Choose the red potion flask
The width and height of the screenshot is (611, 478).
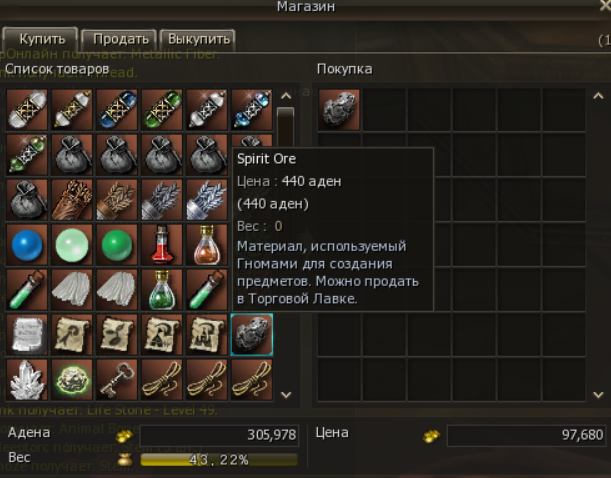[x=161, y=245]
